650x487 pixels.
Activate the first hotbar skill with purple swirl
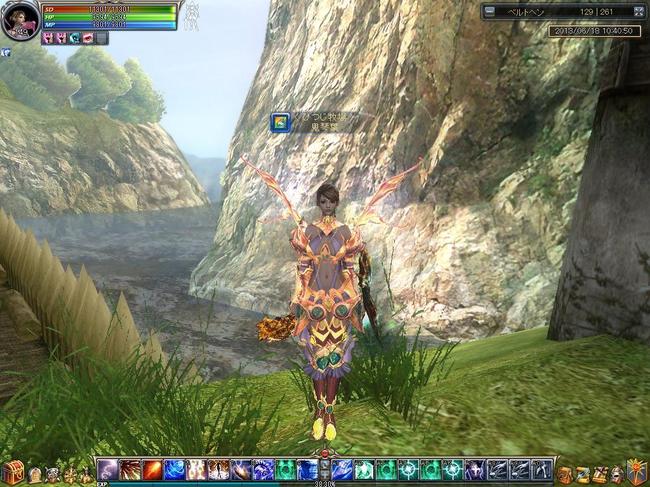point(108,469)
